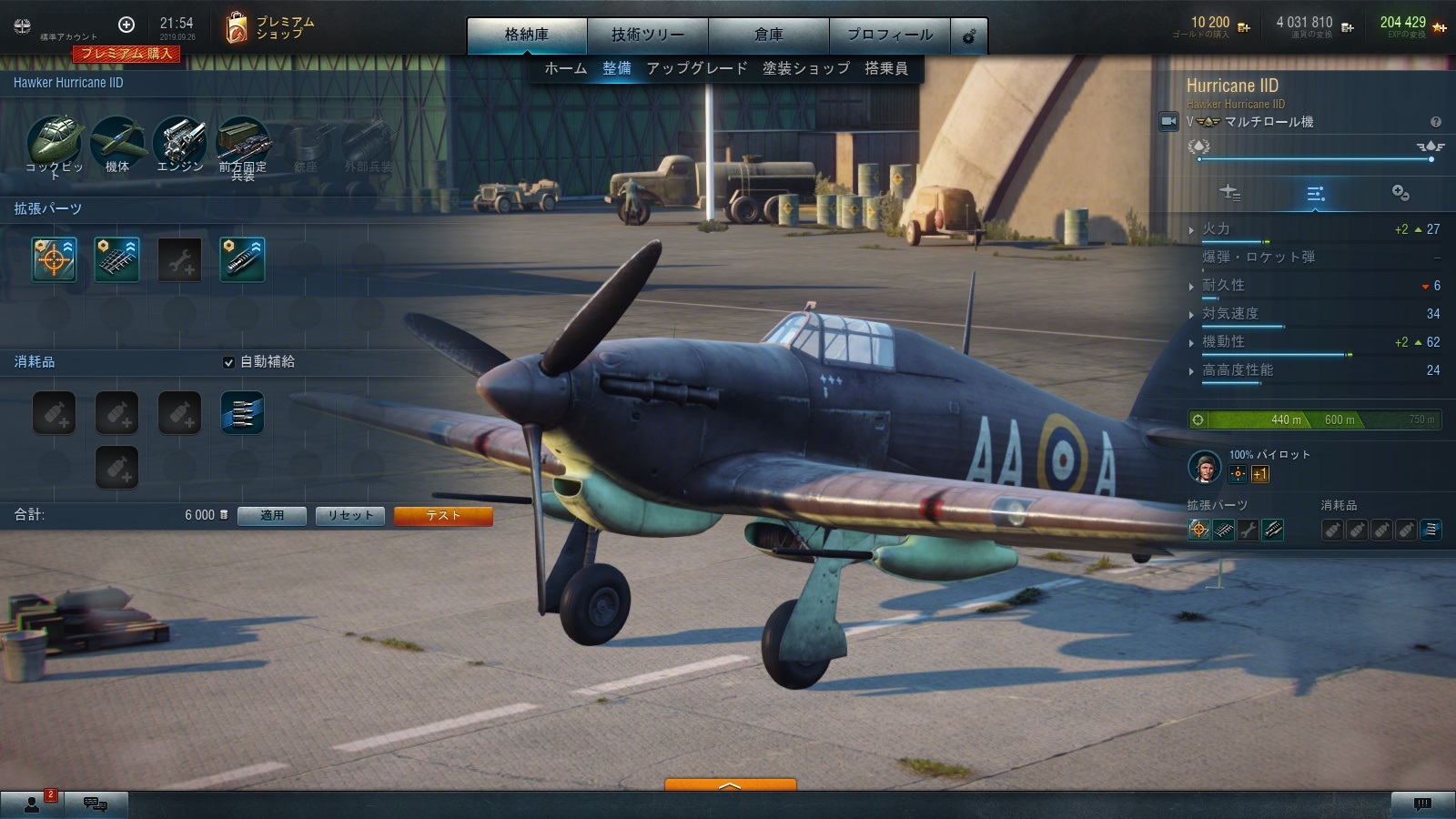Choose the エンジン module icon

pyautogui.click(x=180, y=142)
